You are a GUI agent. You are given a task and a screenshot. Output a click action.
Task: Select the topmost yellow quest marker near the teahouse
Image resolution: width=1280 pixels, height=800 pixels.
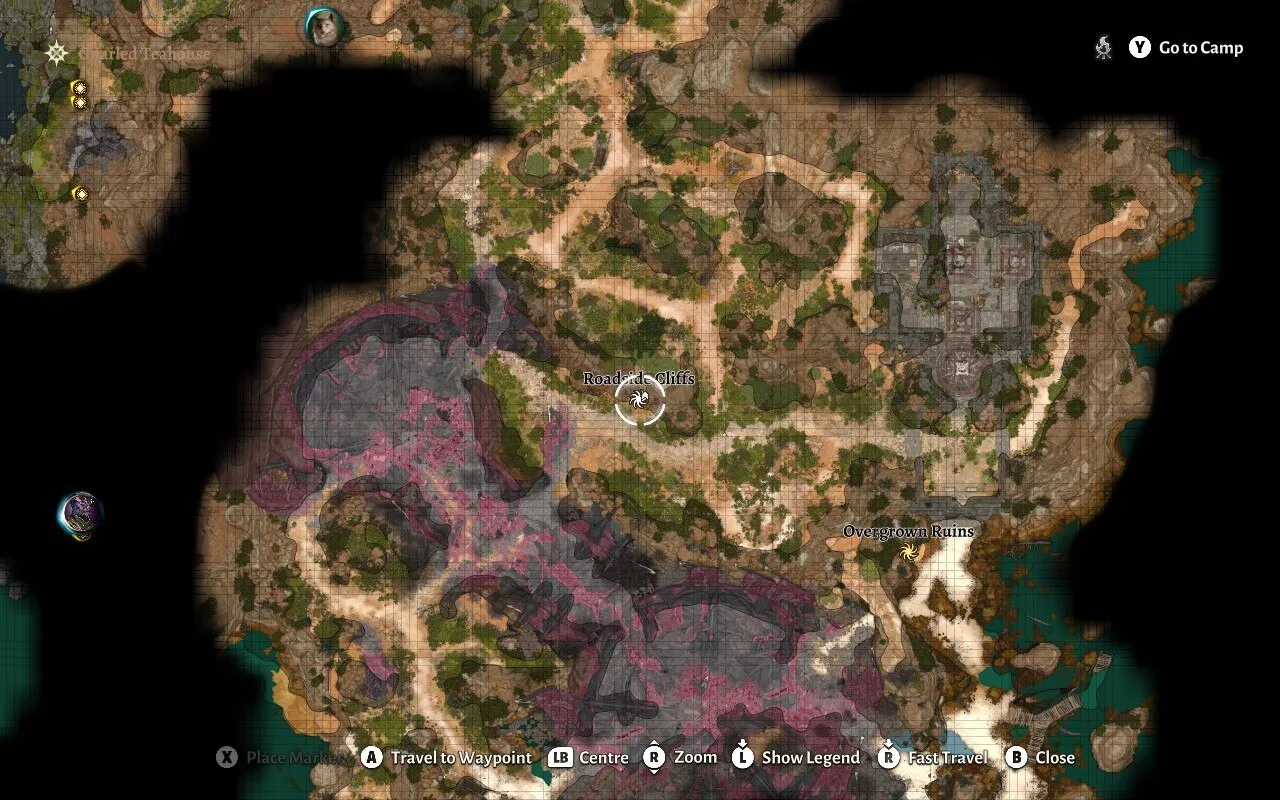(80, 87)
